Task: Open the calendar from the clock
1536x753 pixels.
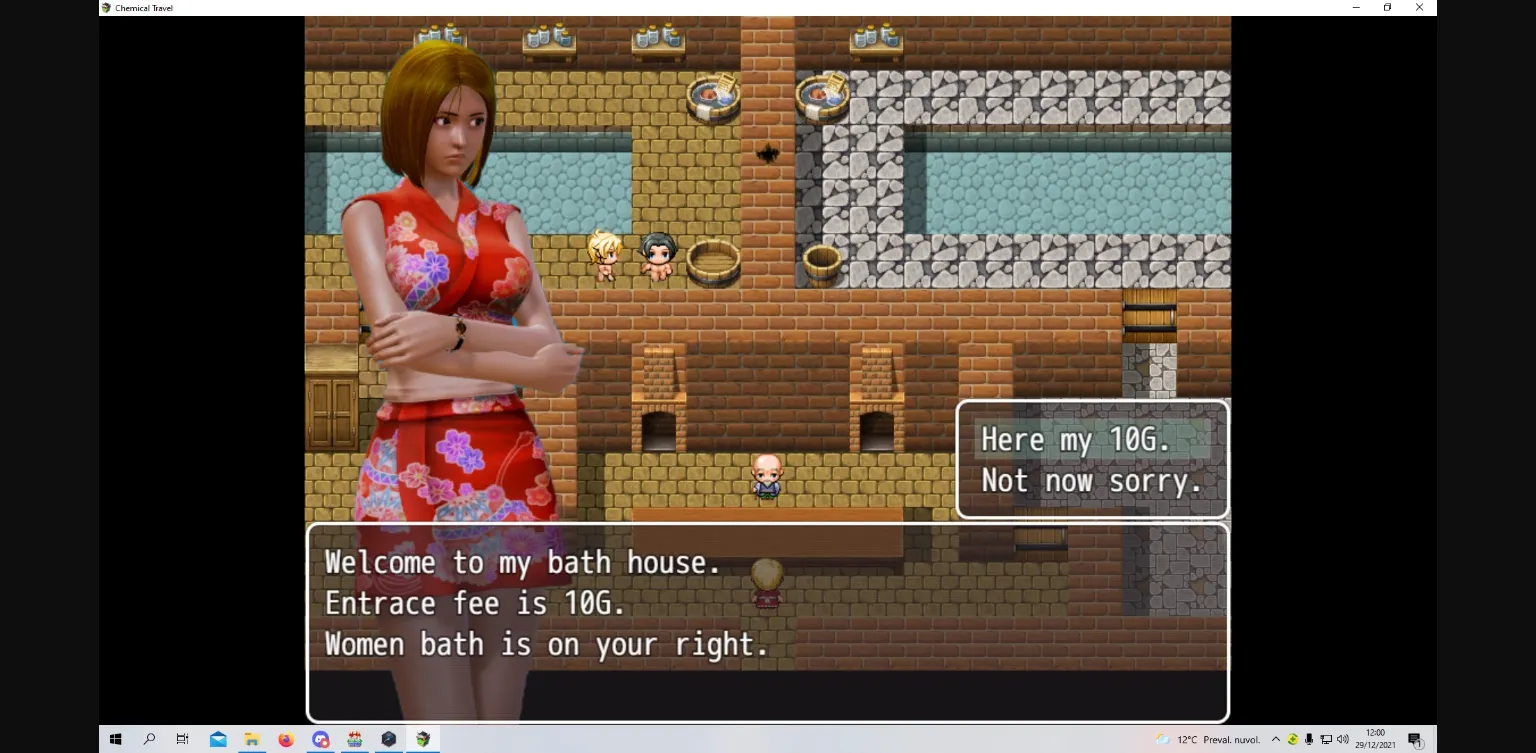Action: (1376, 740)
